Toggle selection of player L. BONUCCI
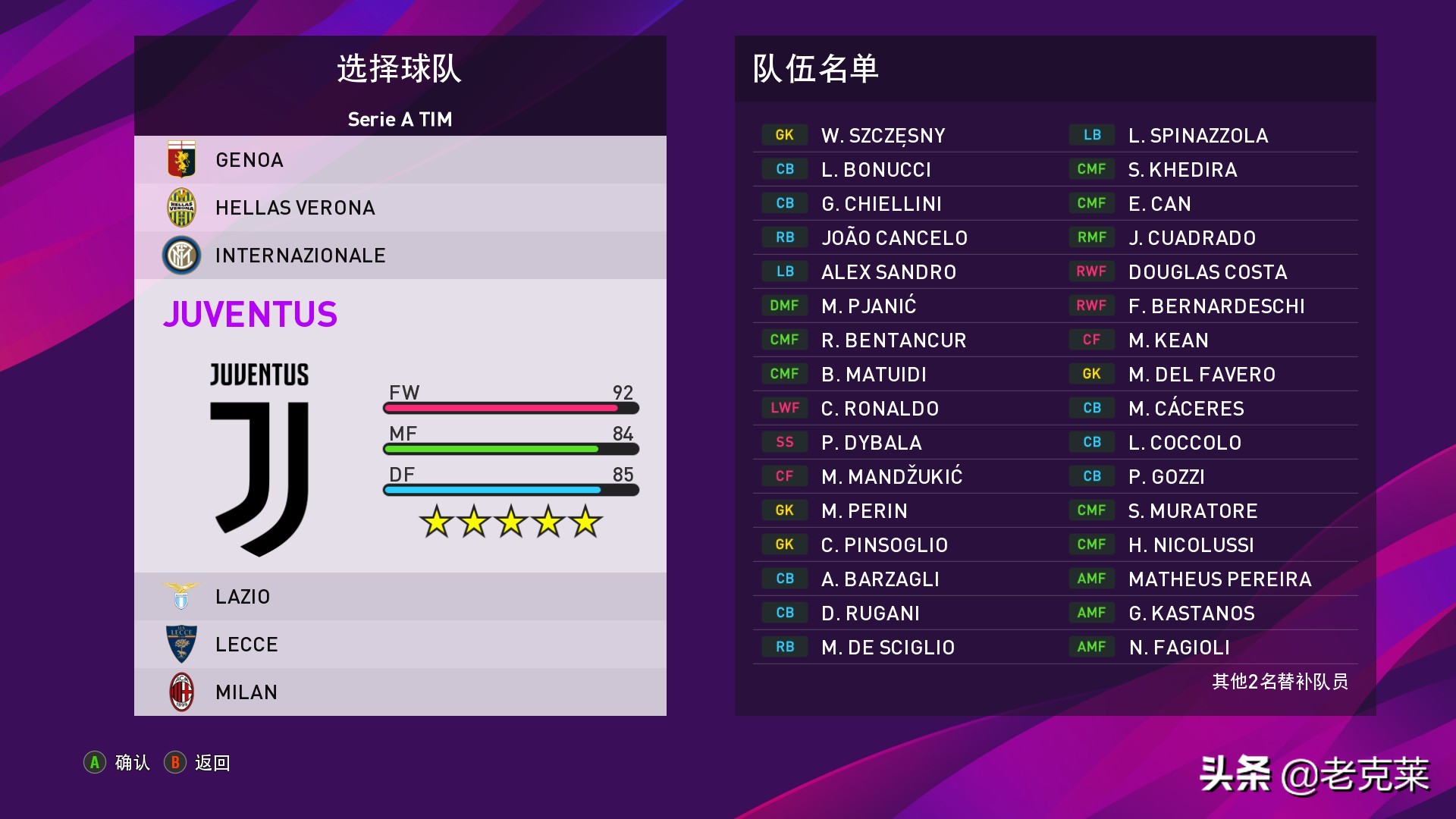Screen dimensions: 1456x819 [x=876, y=168]
